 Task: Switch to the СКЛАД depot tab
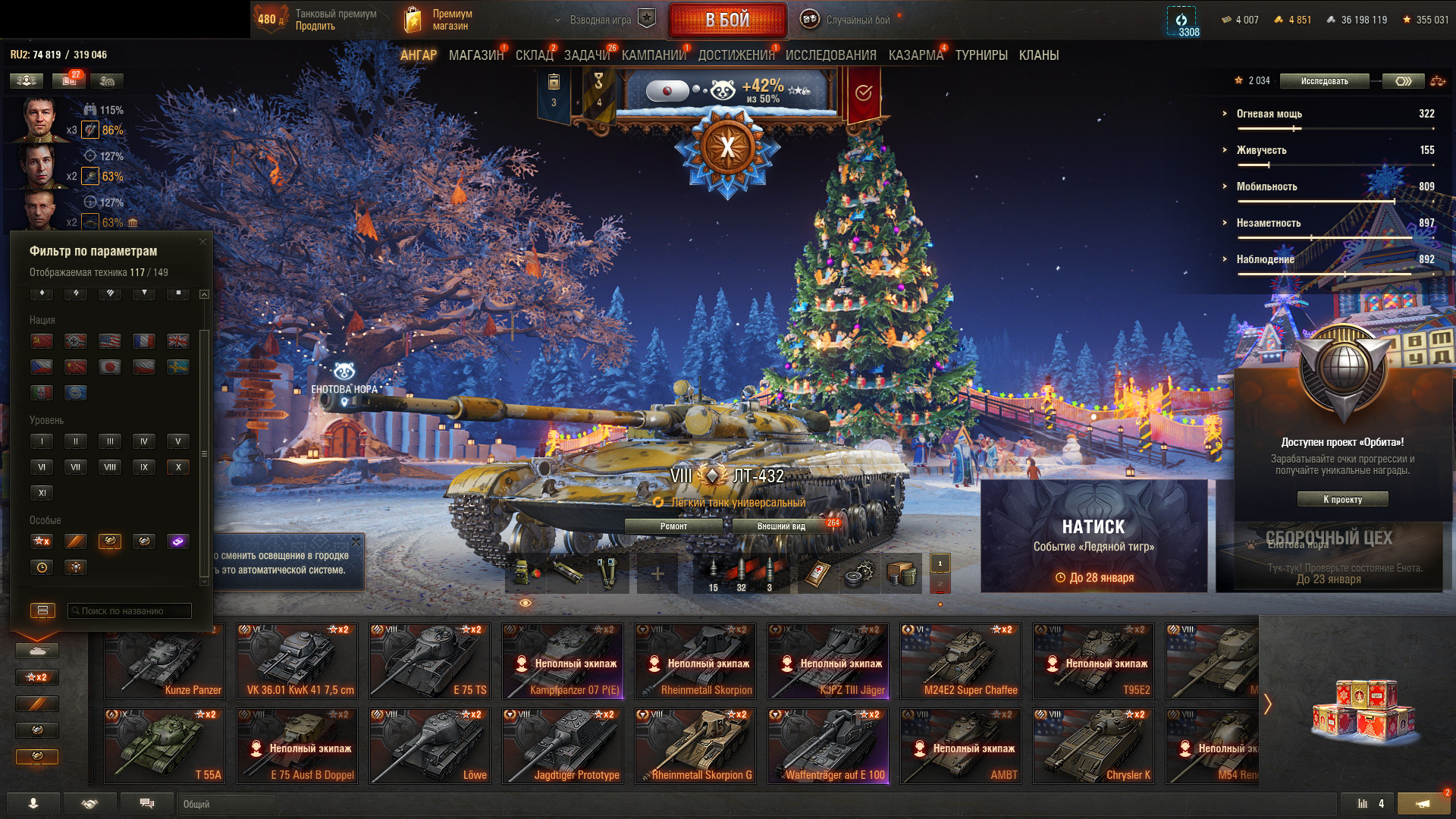534,55
